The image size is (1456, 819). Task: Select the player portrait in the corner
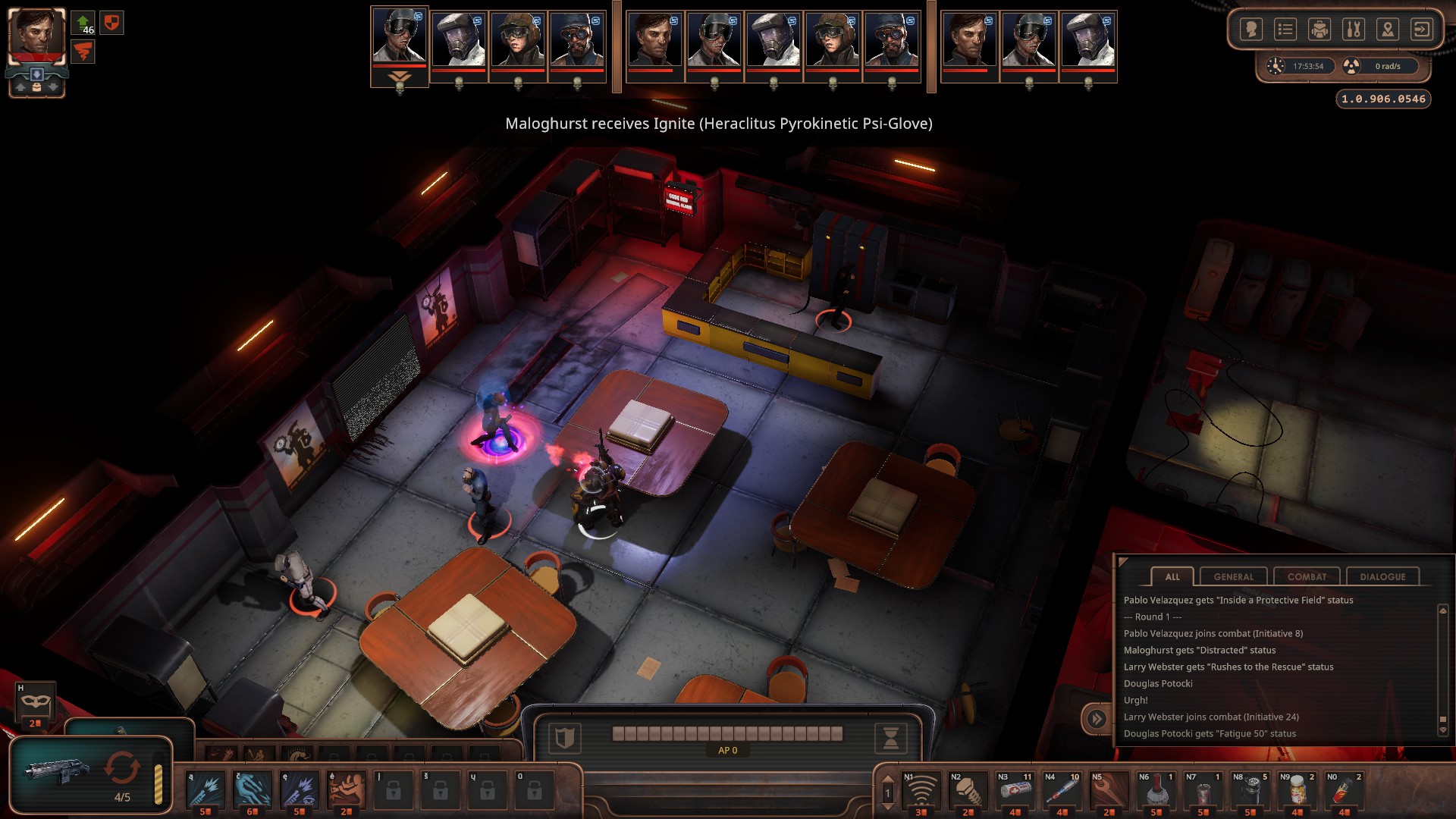tap(36, 36)
